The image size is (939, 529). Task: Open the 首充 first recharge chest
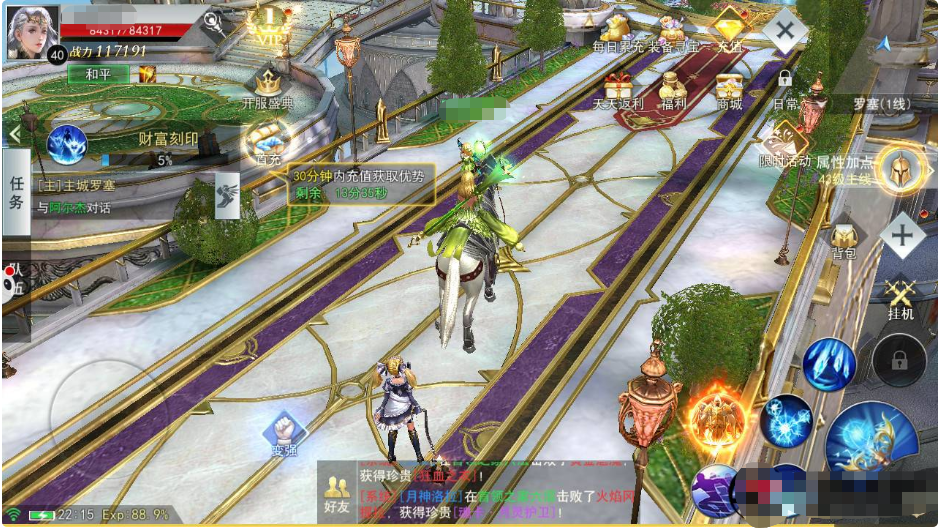(x=268, y=142)
